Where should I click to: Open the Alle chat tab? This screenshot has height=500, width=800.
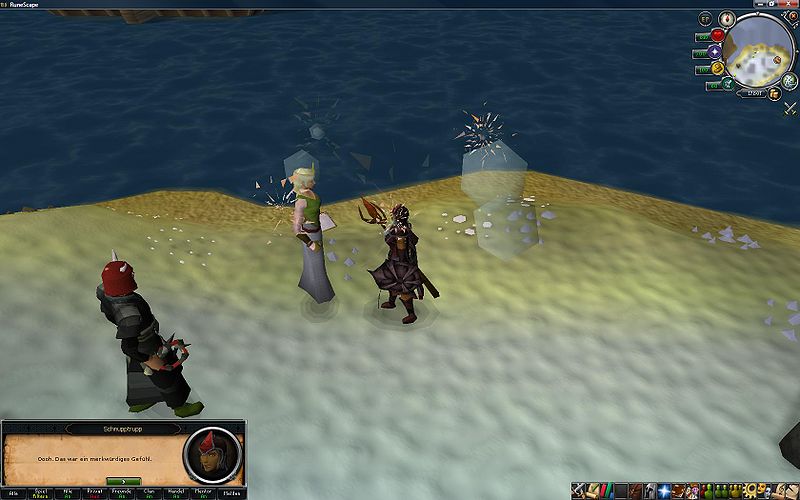click(13, 494)
